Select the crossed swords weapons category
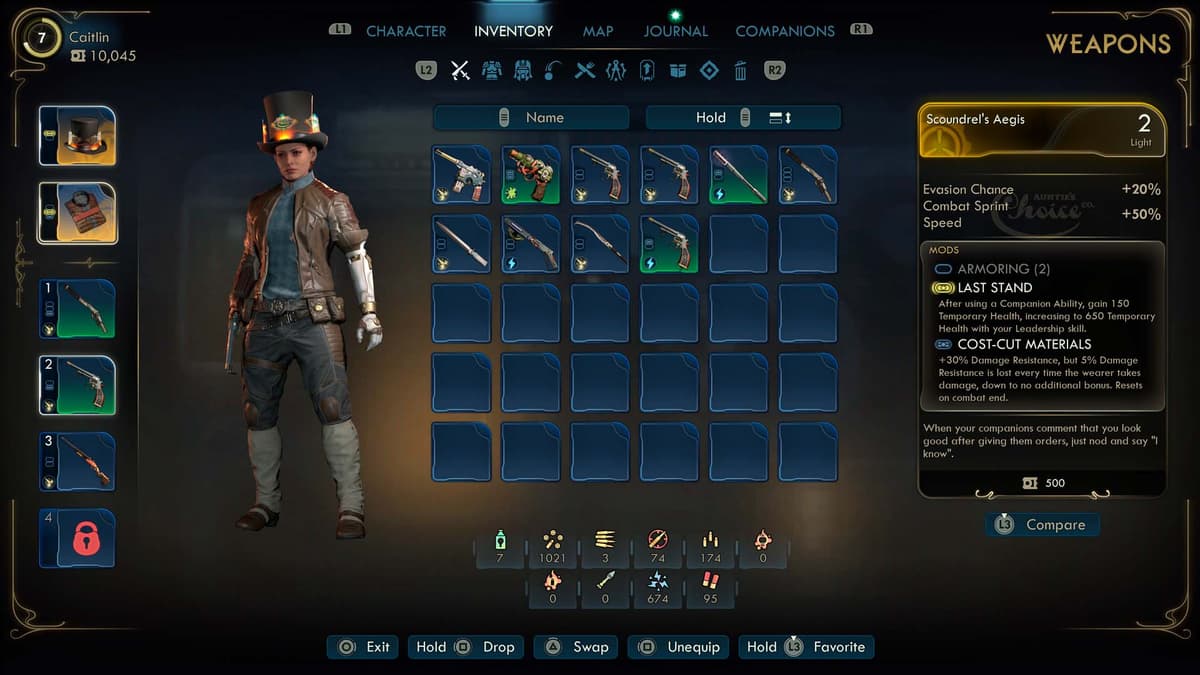This screenshot has width=1200, height=675. [x=460, y=70]
